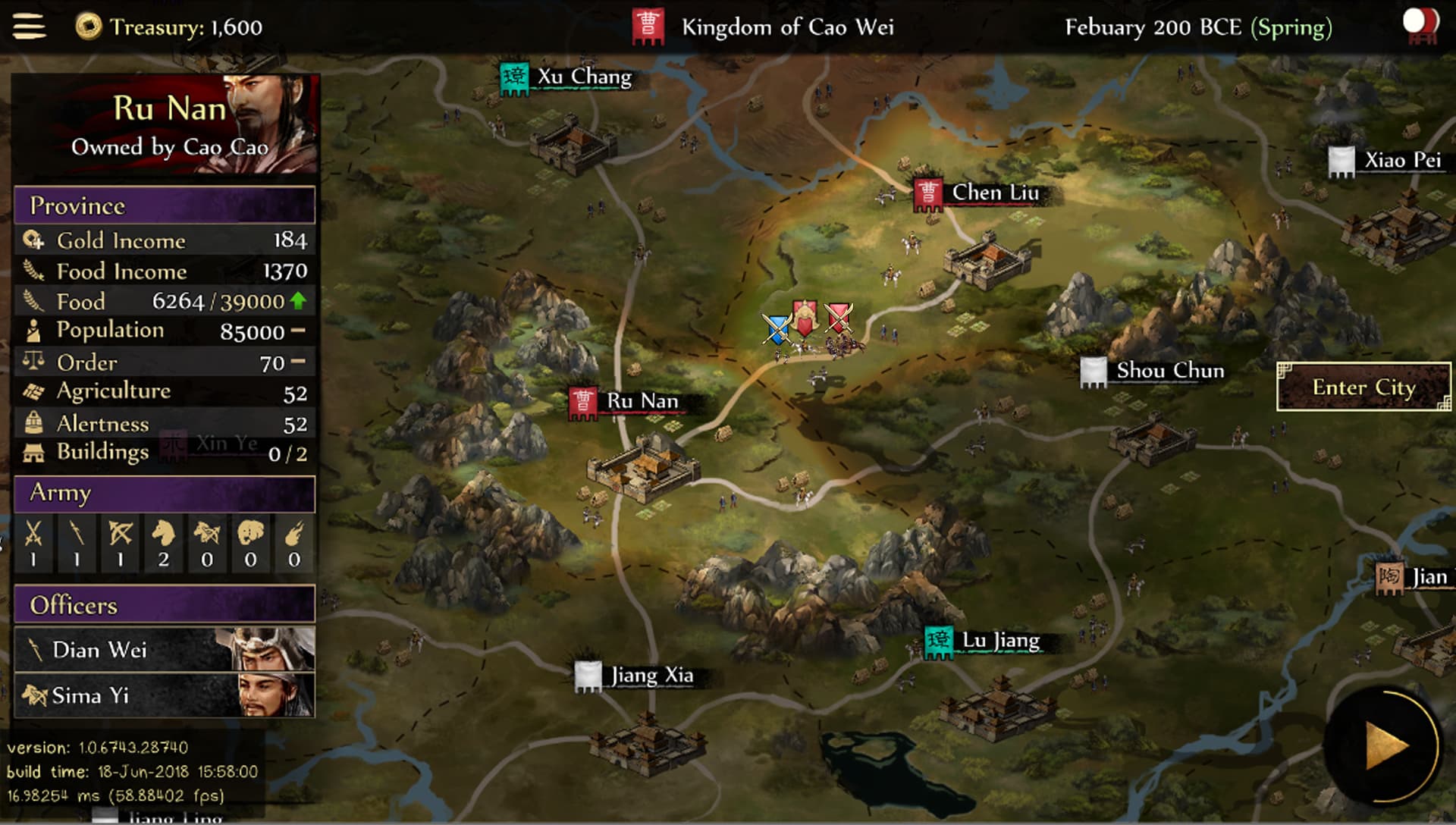1456x825 pixels.
Task: Select the elephant unit icon in Army panel
Action: [x=249, y=540]
